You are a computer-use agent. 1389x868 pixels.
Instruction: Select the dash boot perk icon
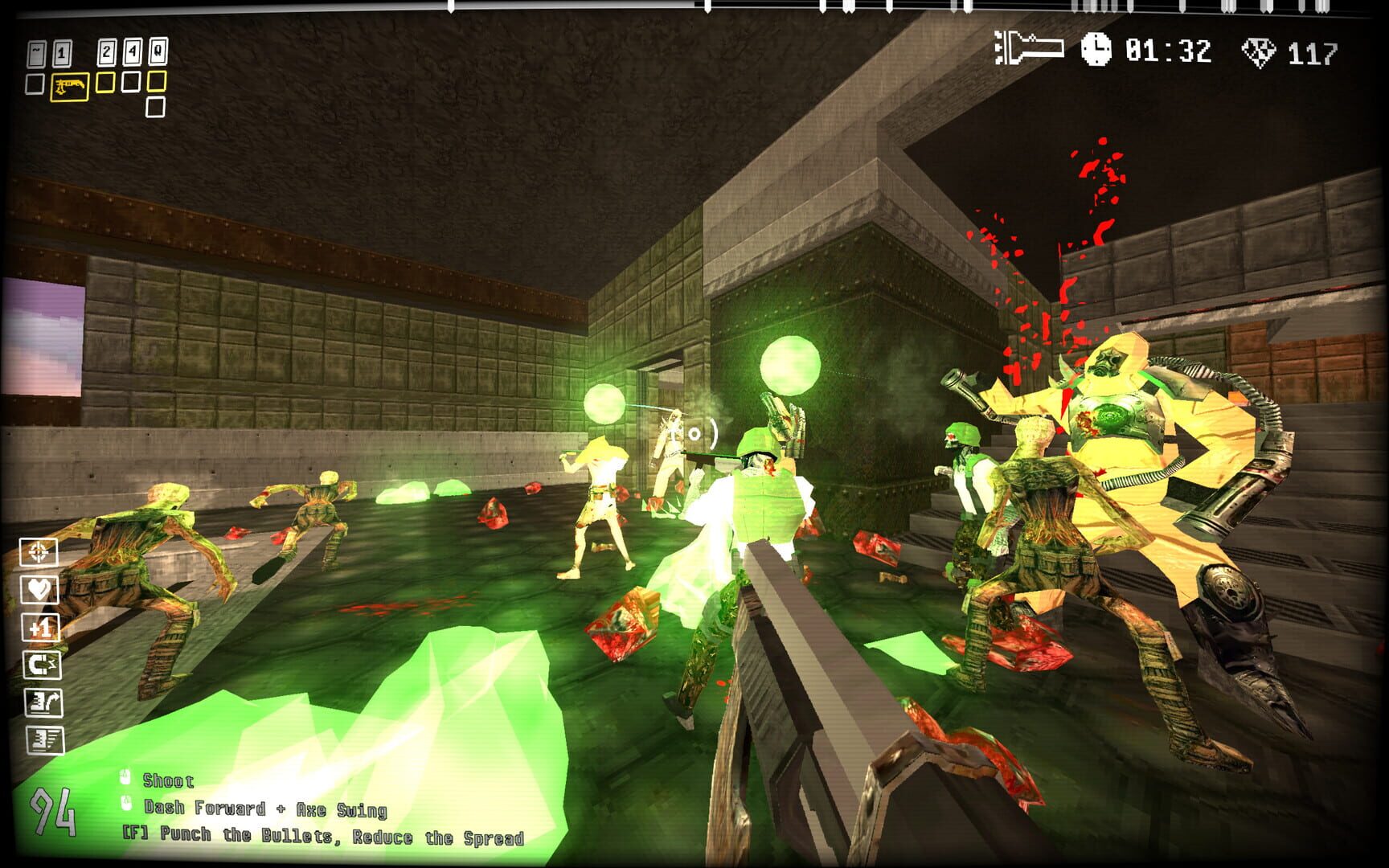tap(44, 703)
